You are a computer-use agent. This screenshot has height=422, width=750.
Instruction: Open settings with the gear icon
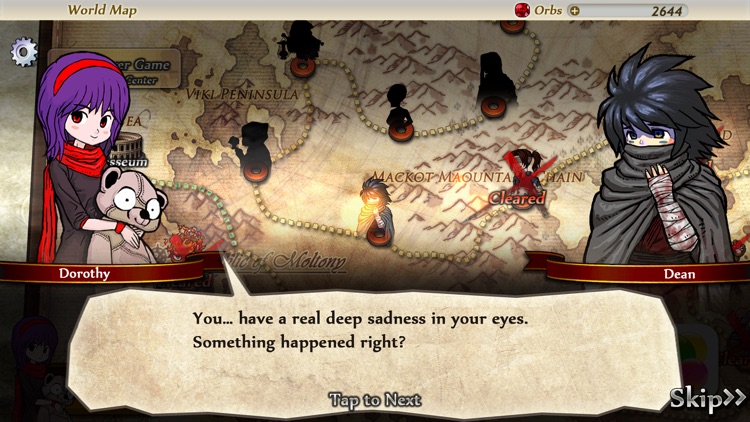coord(22,52)
